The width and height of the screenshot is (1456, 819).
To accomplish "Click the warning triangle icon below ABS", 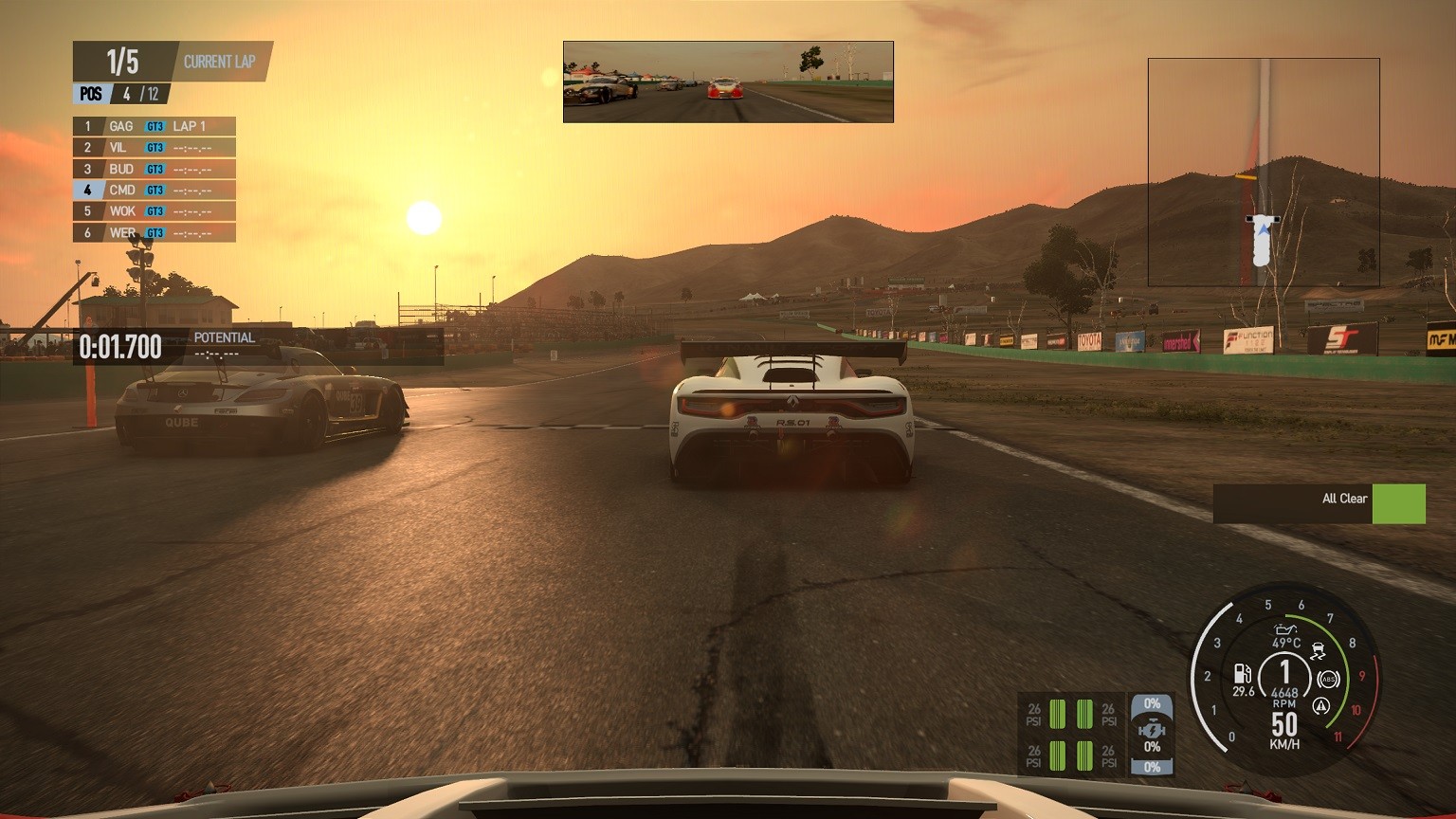I will pyautogui.click(x=1319, y=705).
